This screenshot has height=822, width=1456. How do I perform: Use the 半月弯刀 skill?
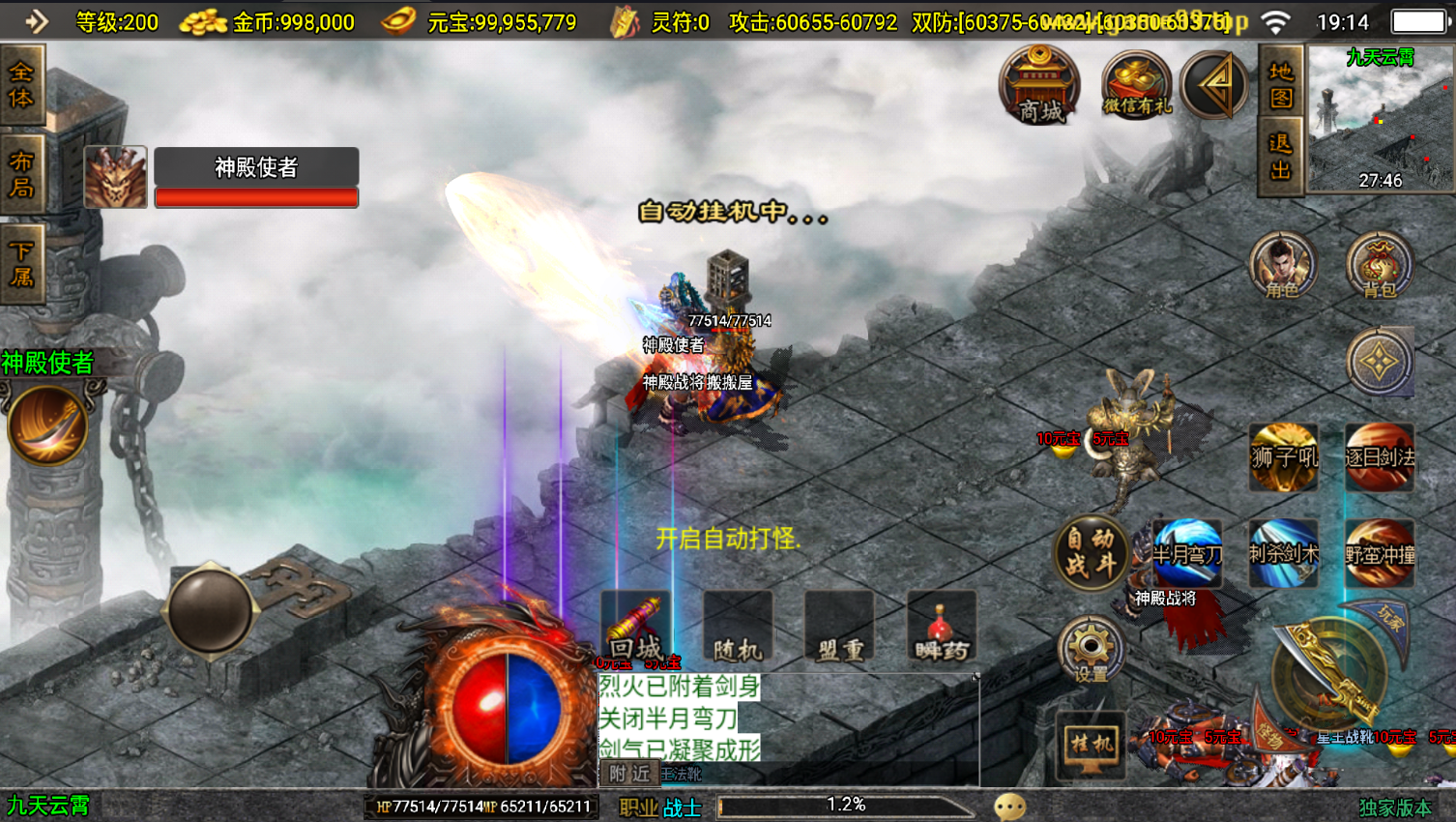[x=1187, y=553]
